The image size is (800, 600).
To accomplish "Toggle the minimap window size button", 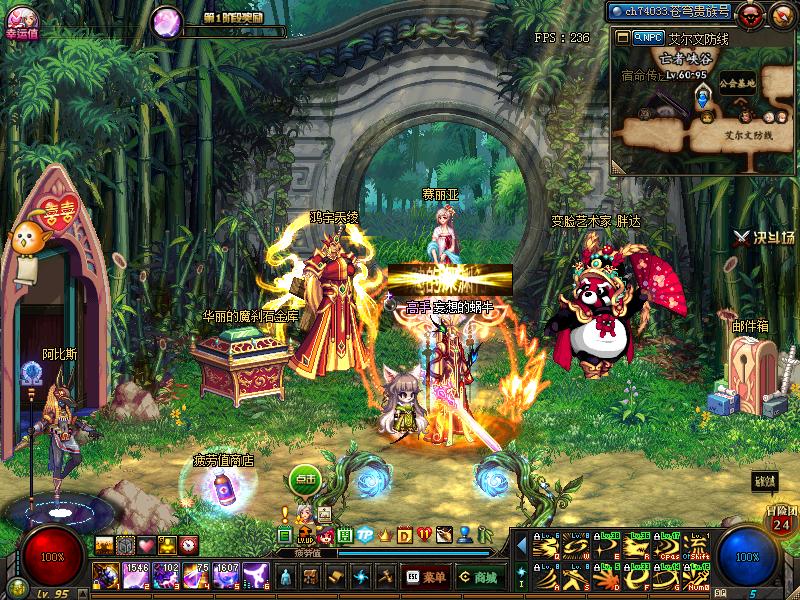I will (x=621, y=37).
